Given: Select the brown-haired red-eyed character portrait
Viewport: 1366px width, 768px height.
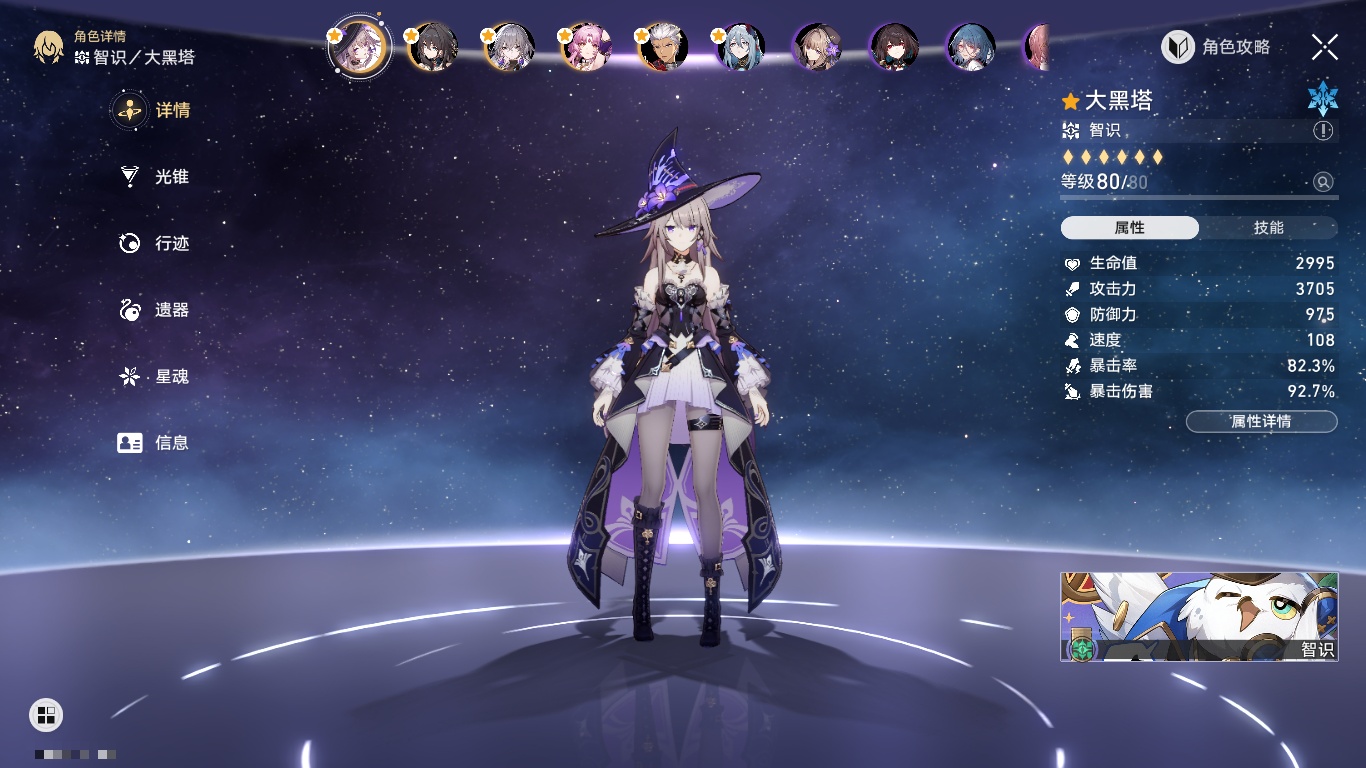Looking at the screenshot, I should coord(894,47).
